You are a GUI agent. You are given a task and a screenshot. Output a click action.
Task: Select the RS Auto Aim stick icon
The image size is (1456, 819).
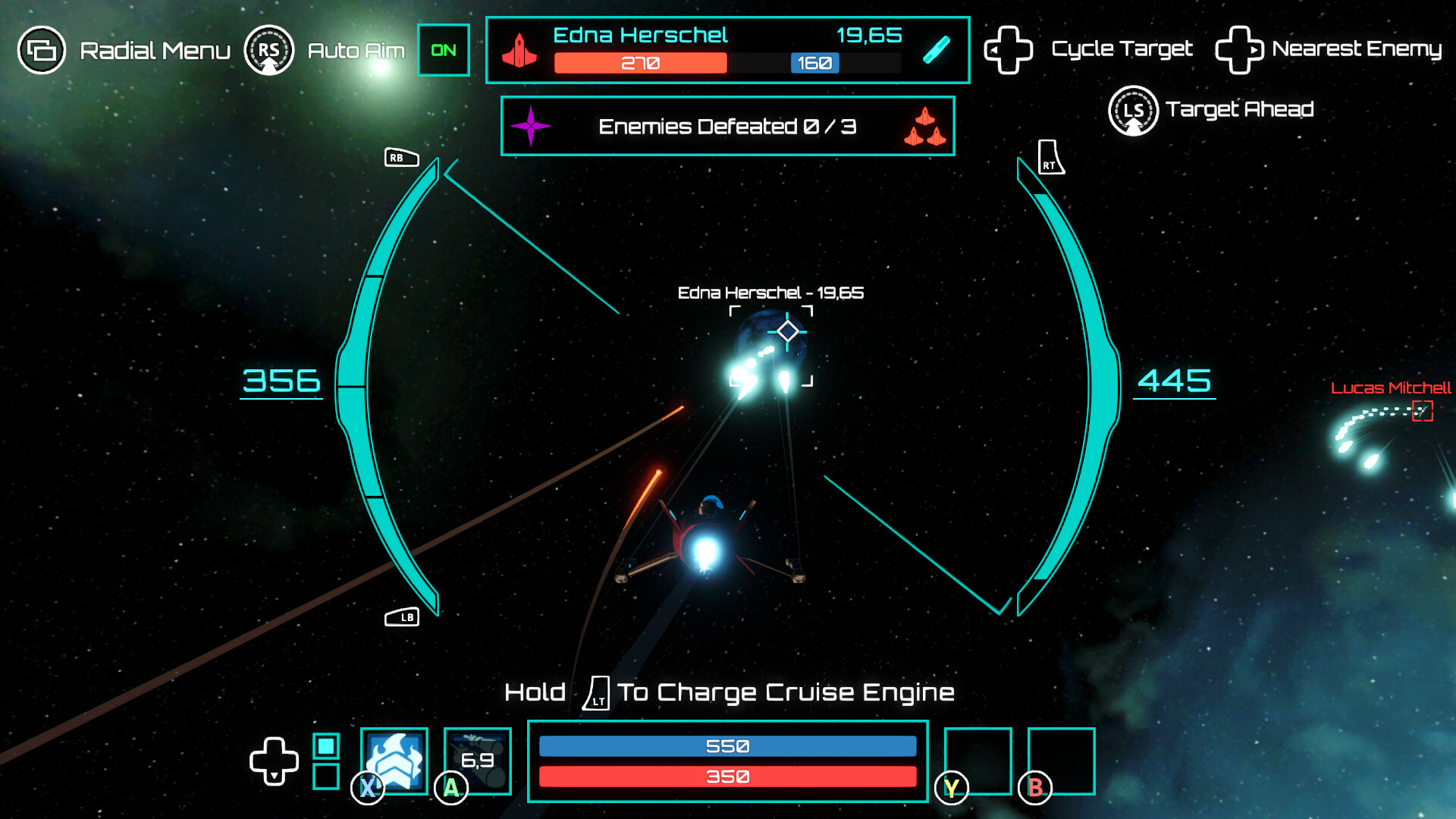tap(269, 49)
